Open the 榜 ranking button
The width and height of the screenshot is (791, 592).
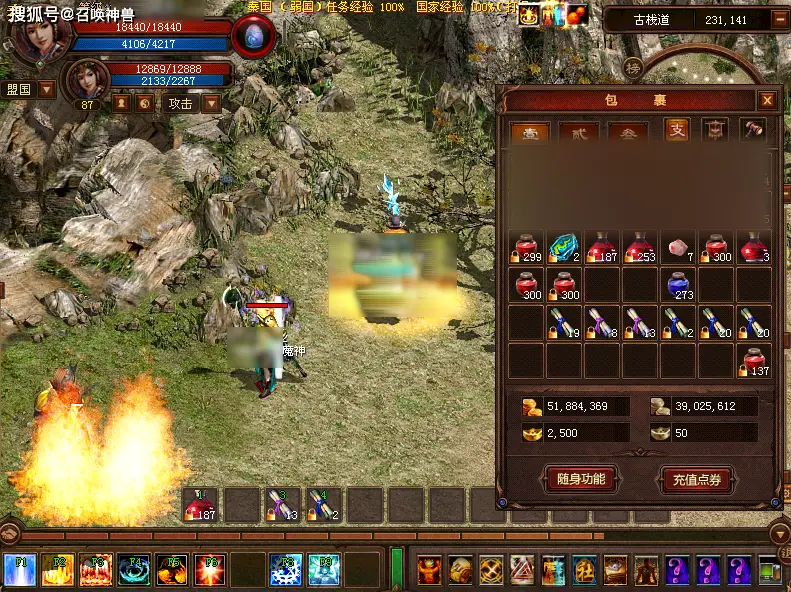point(632,69)
